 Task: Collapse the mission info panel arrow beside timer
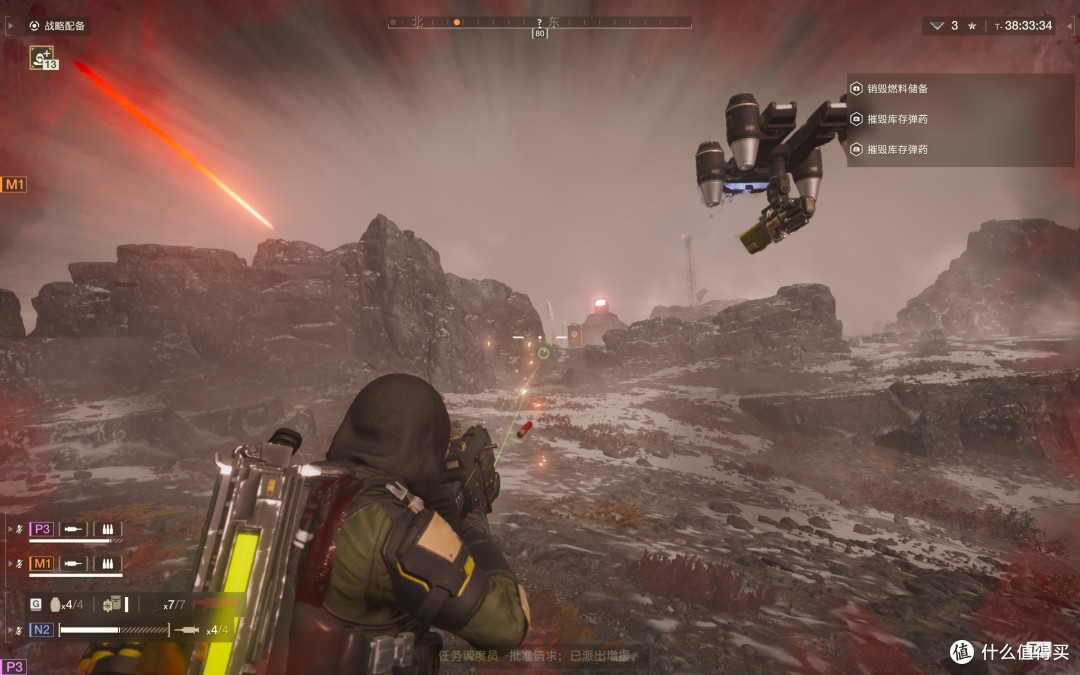[937, 26]
